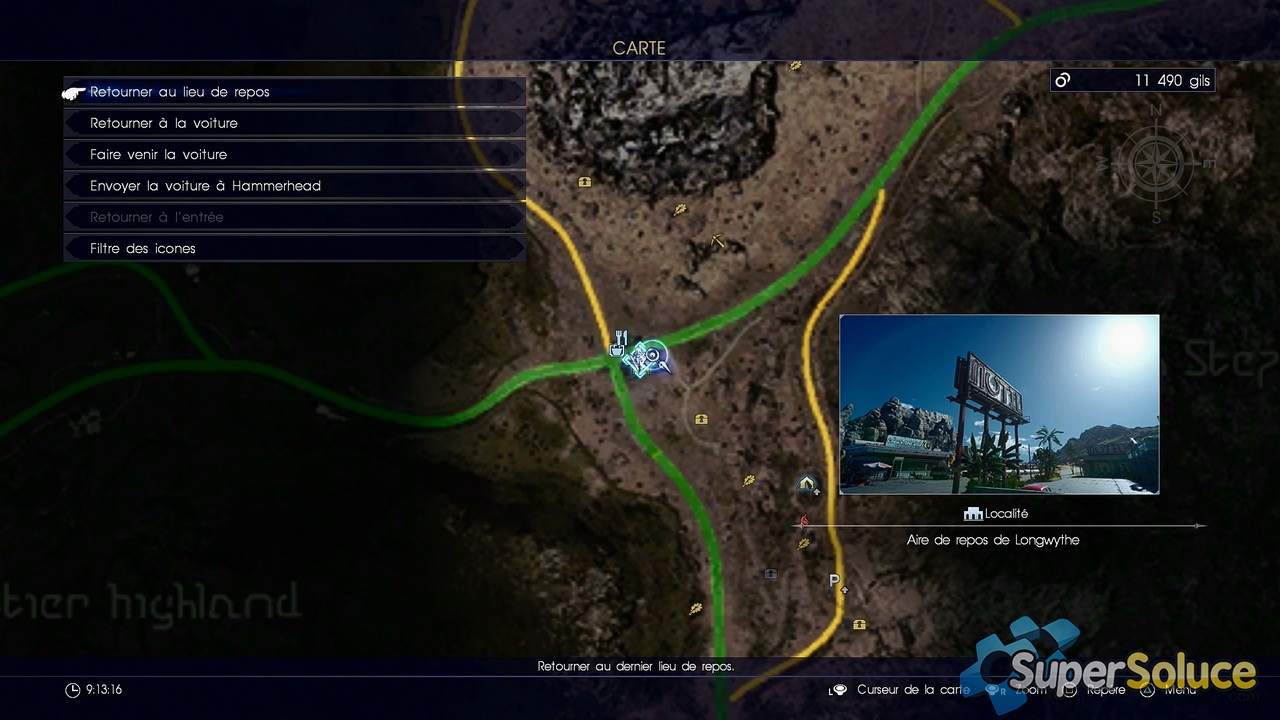Select the map cursor magnifier at the crossroads

point(652,354)
